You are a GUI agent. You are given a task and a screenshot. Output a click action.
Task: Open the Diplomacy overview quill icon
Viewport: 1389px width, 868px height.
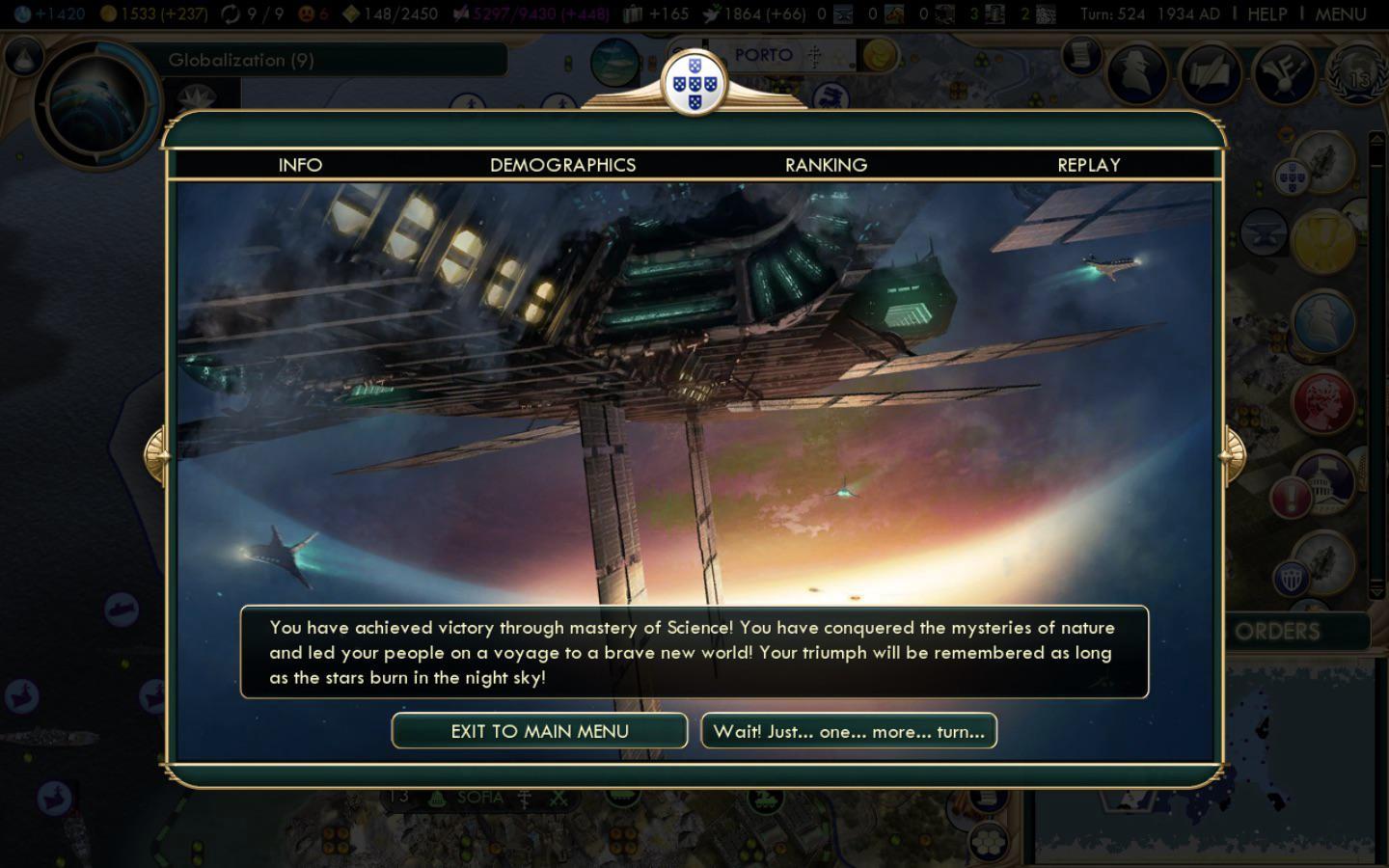pos(1209,72)
